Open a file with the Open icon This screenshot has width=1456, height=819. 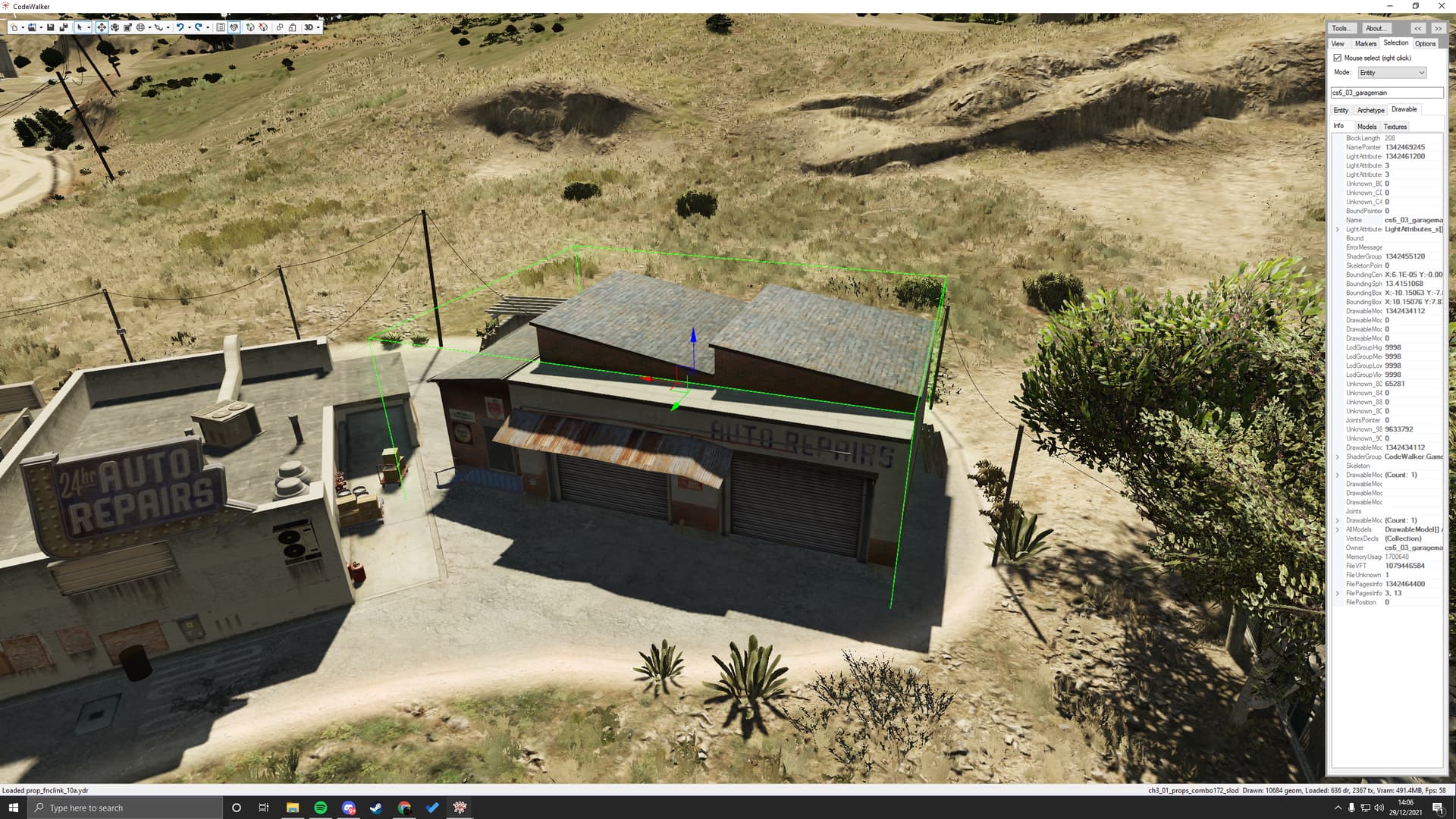(x=33, y=27)
